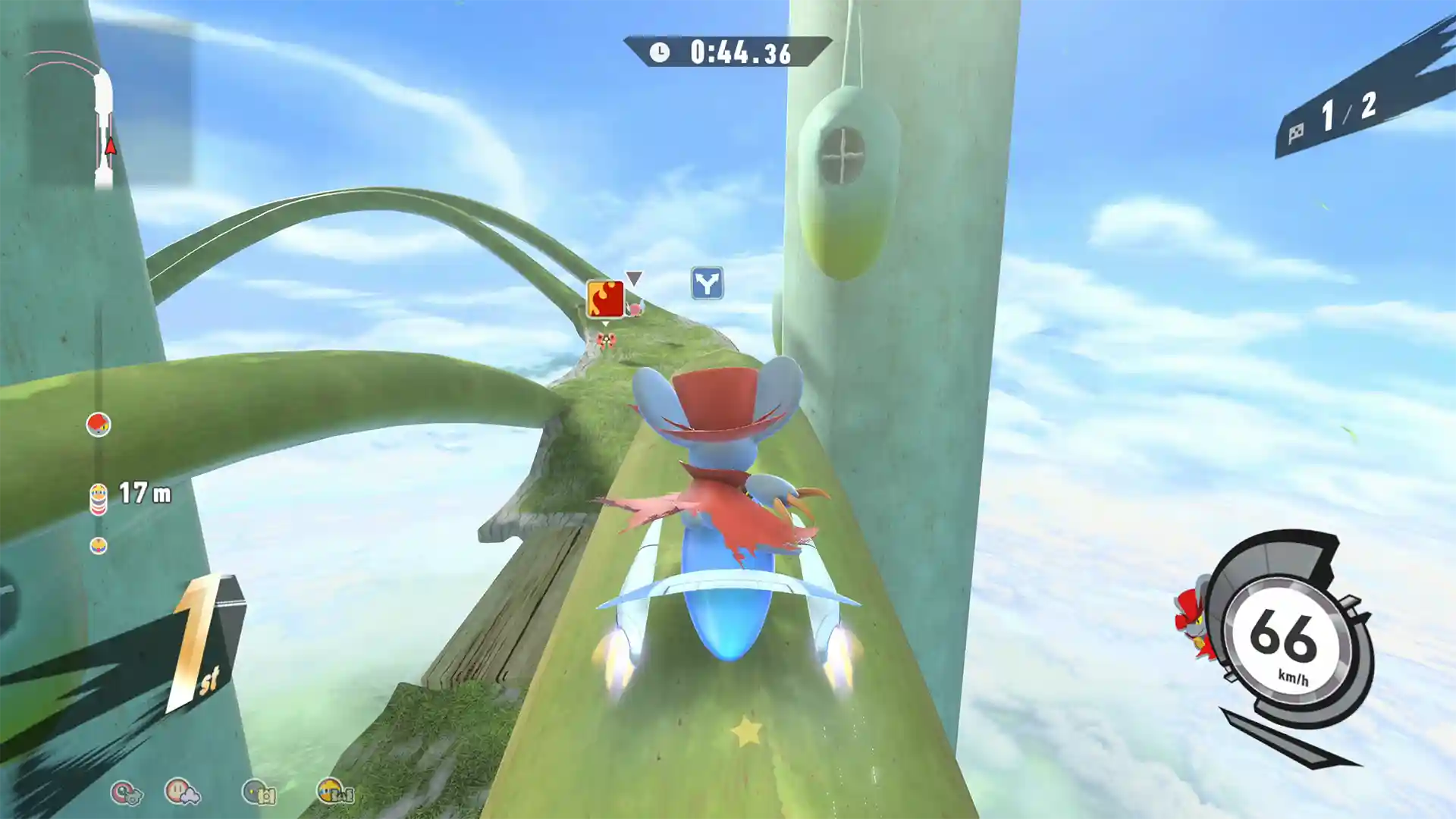This screenshot has height=819, width=1456.
Task: Click the red hat racer marker on progress track
Action: click(97, 423)
